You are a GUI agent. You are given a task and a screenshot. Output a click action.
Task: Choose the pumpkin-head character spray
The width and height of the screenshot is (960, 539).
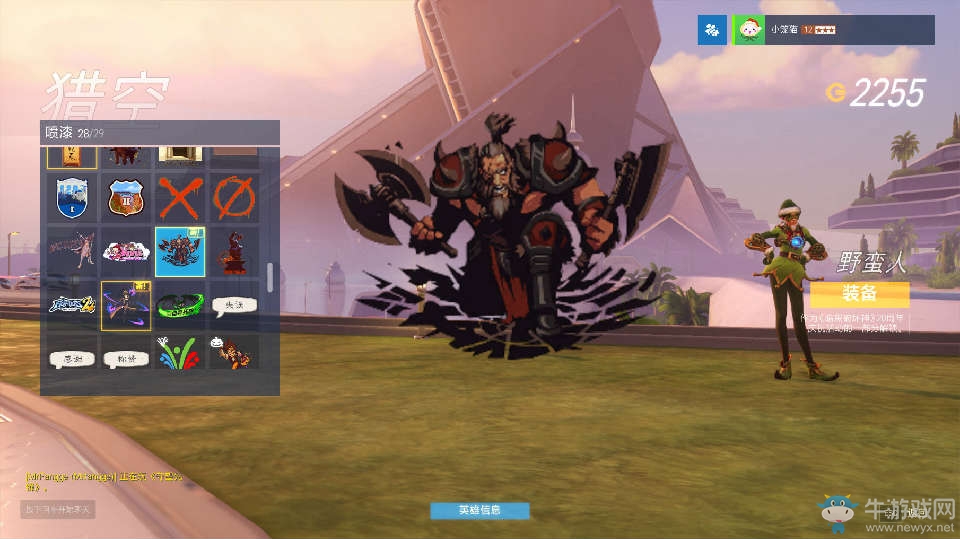[234, 352]
